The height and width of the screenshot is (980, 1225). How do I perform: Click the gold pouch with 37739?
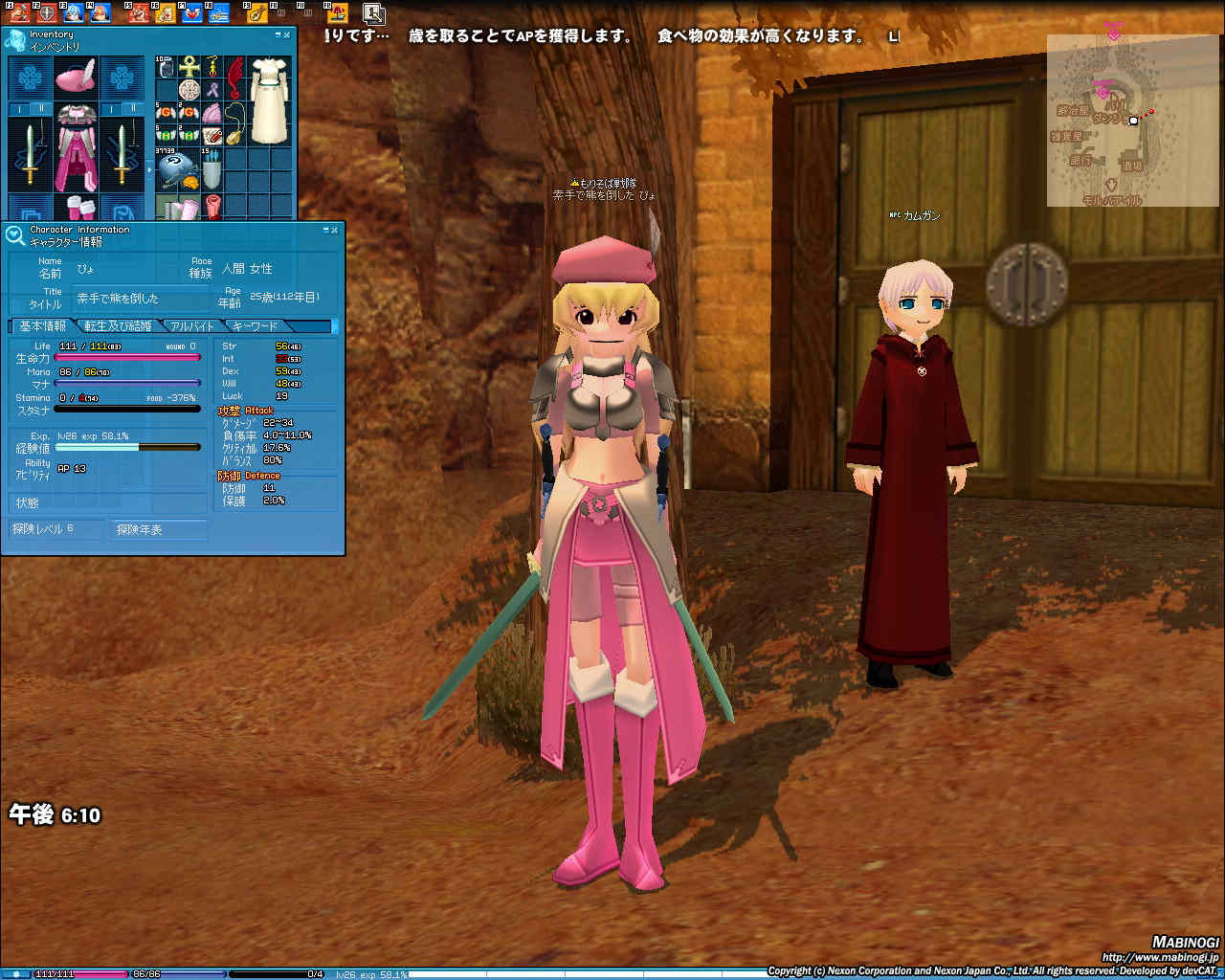pos(176,169)
